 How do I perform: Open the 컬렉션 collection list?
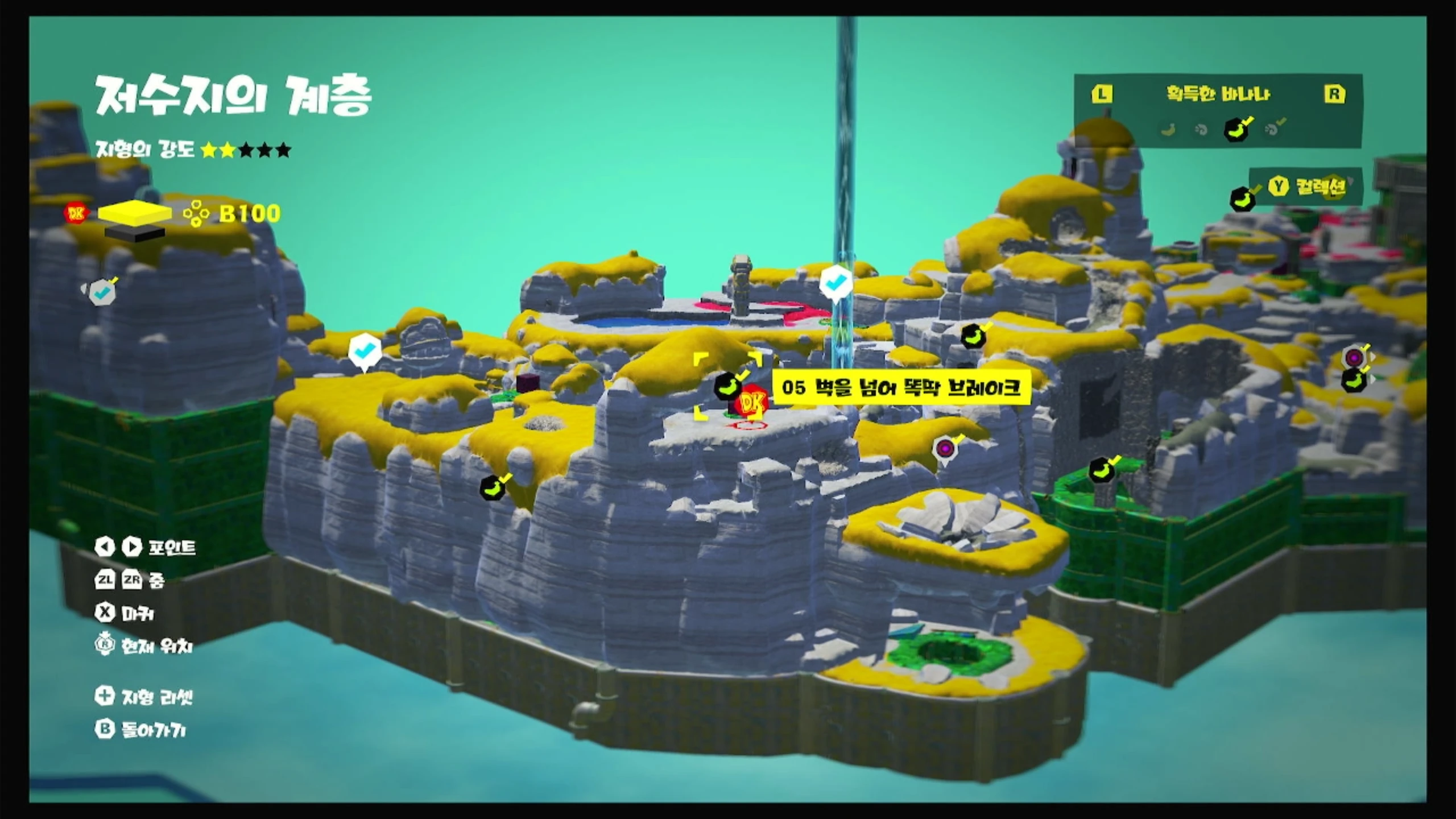(x=1307, y=186)
